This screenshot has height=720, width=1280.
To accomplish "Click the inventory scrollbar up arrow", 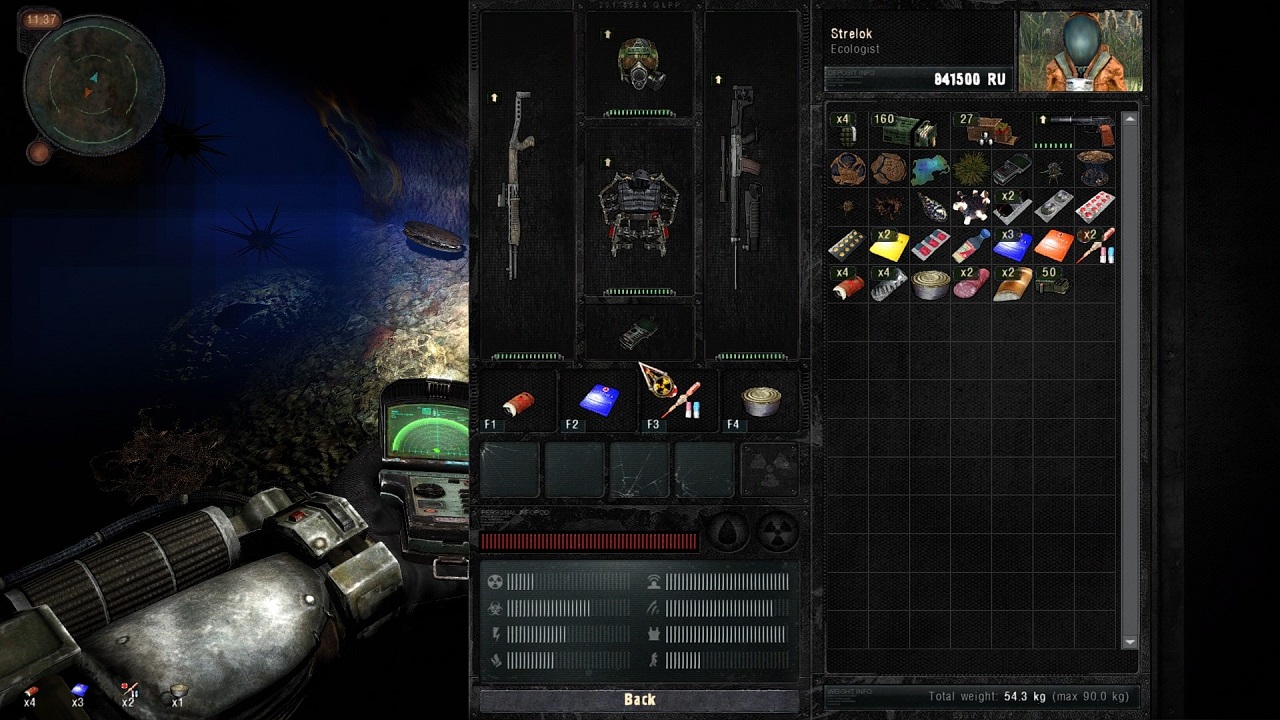I will [1130, 119].
